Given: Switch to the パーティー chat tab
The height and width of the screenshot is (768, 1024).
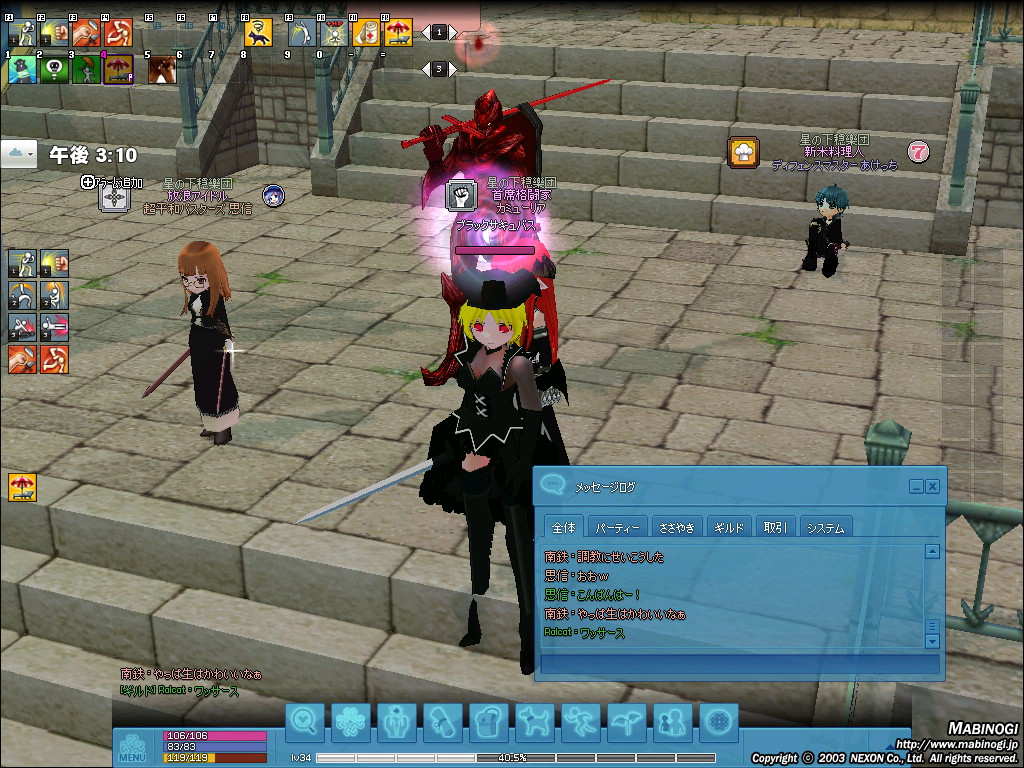Looking at the screenshot, I should click(x=616, y=527).
